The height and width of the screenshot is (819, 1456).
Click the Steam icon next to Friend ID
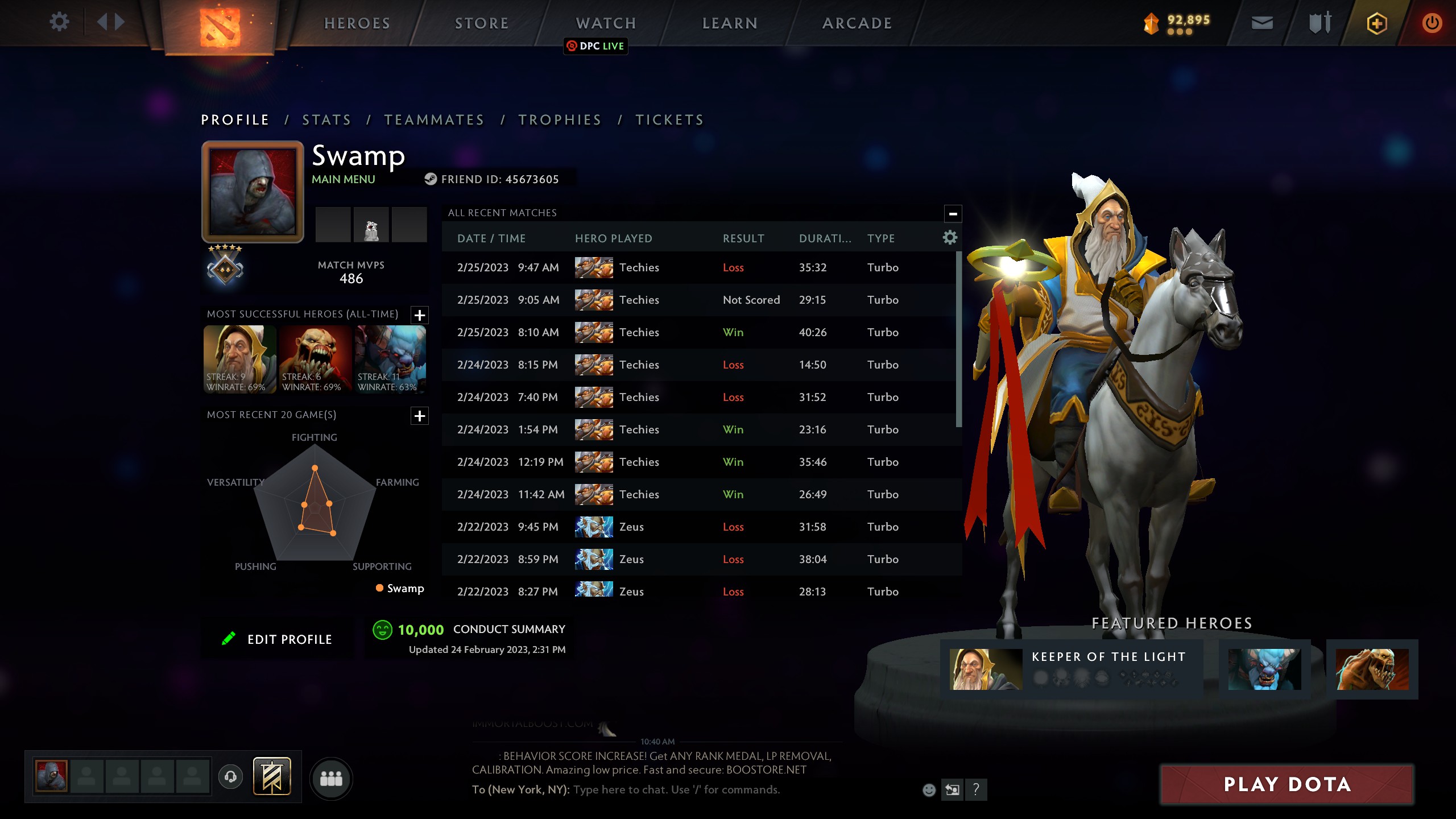[x=431, y=179]
